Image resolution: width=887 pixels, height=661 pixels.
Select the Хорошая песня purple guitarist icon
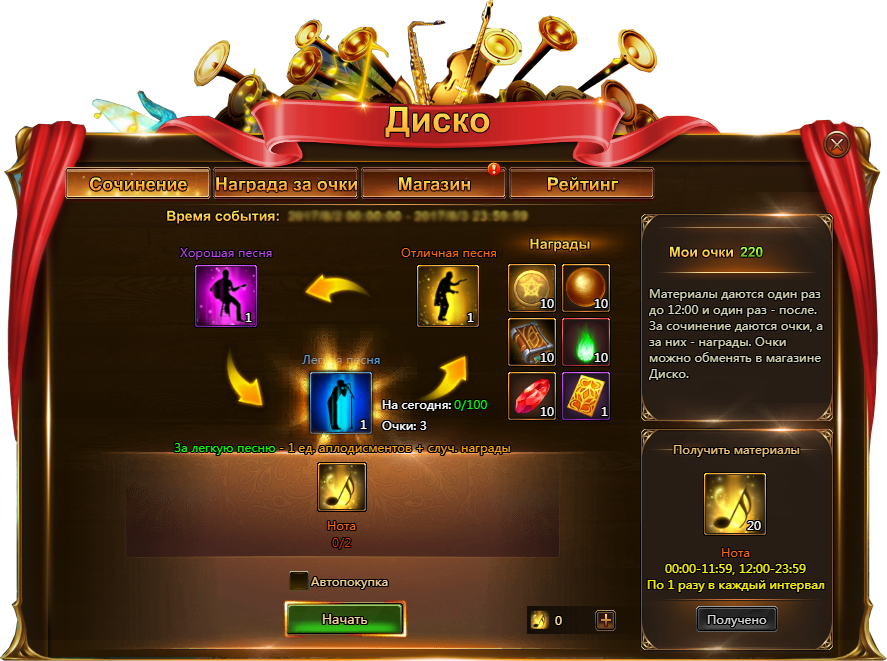[x=226, y=295]
